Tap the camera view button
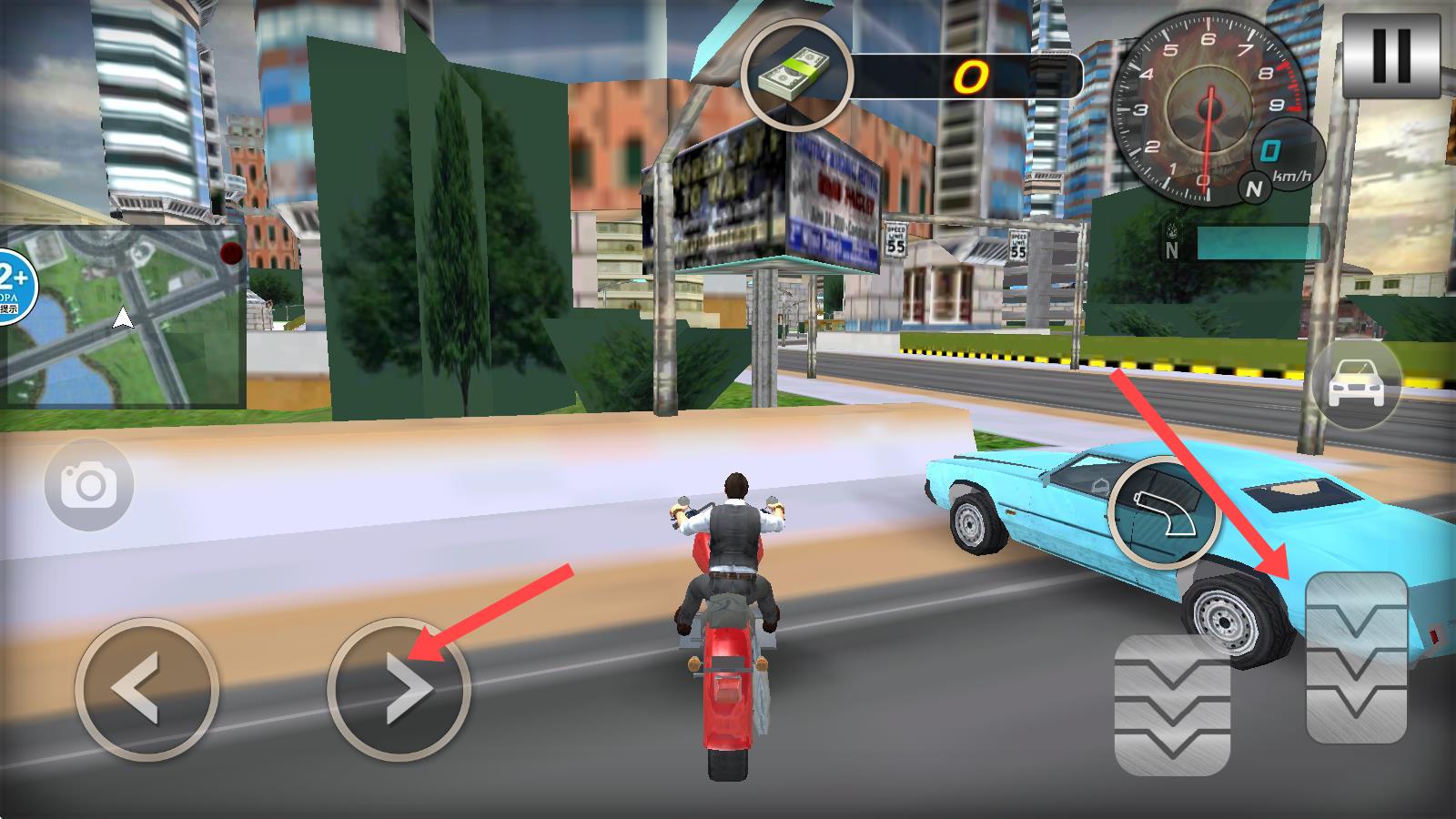 [x=89, y=486]
